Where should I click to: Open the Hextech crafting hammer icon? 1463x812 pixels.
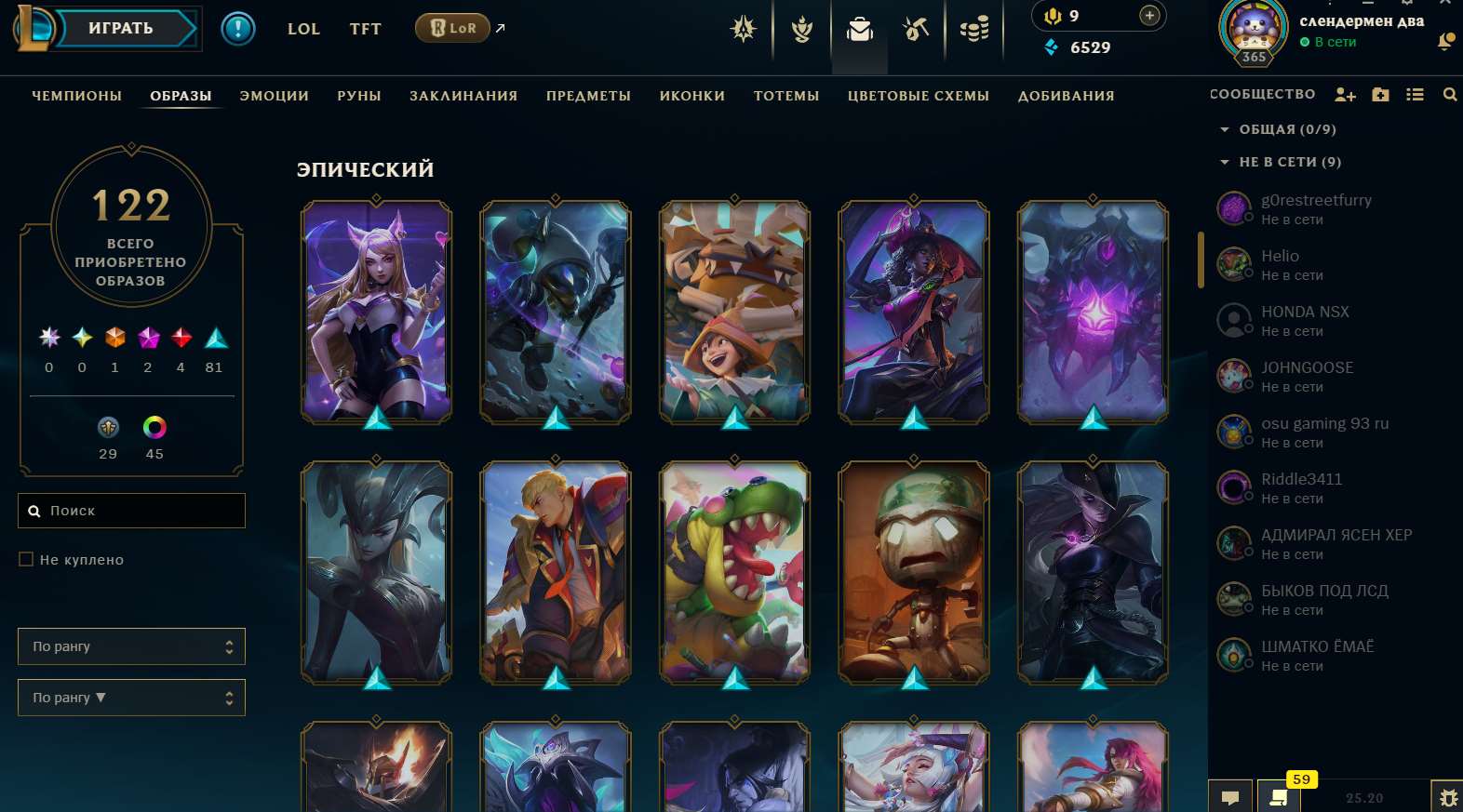tap(916, 29)
